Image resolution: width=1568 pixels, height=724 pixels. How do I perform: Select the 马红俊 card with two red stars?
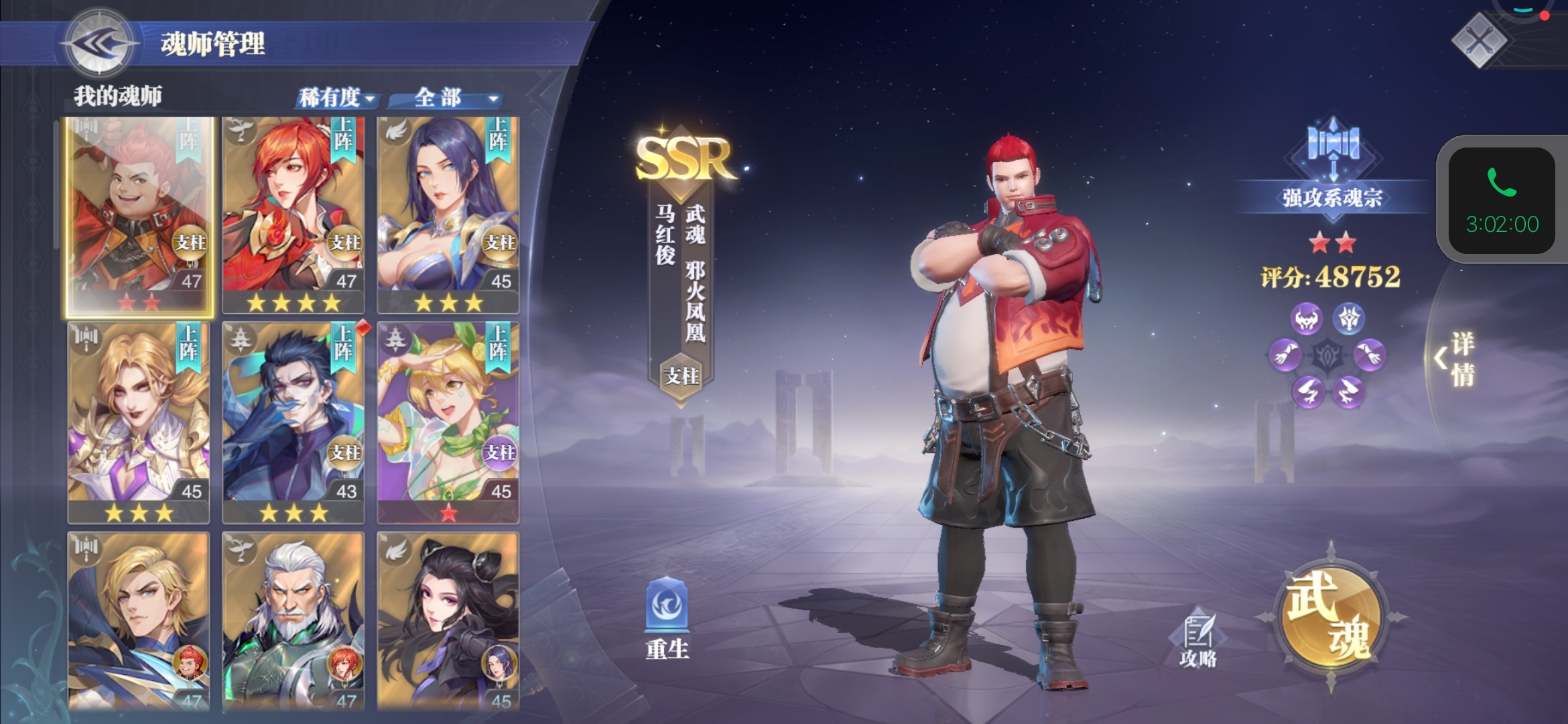(139, 215)
